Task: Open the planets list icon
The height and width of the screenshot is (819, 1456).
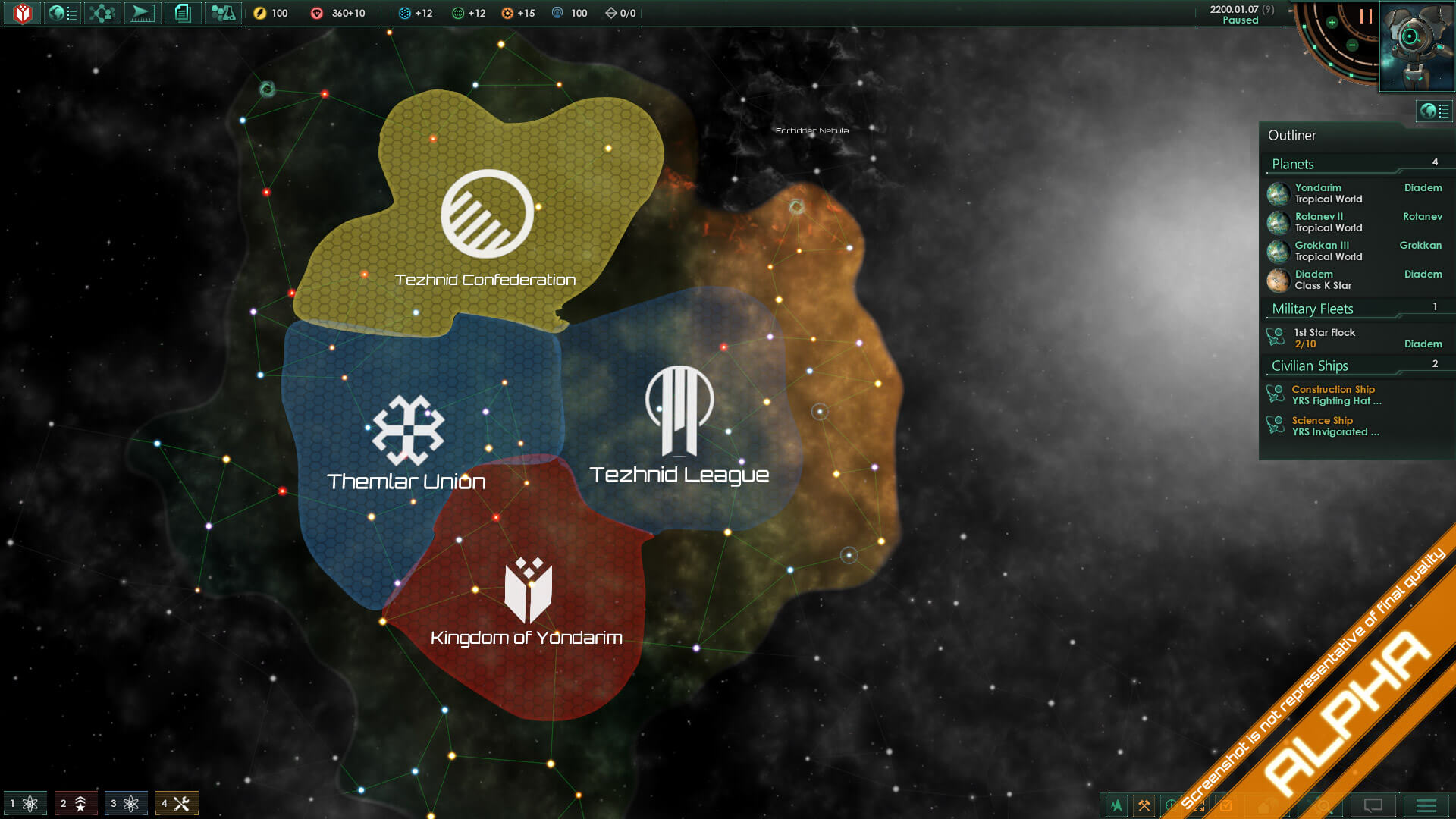Action: [62, 13]
